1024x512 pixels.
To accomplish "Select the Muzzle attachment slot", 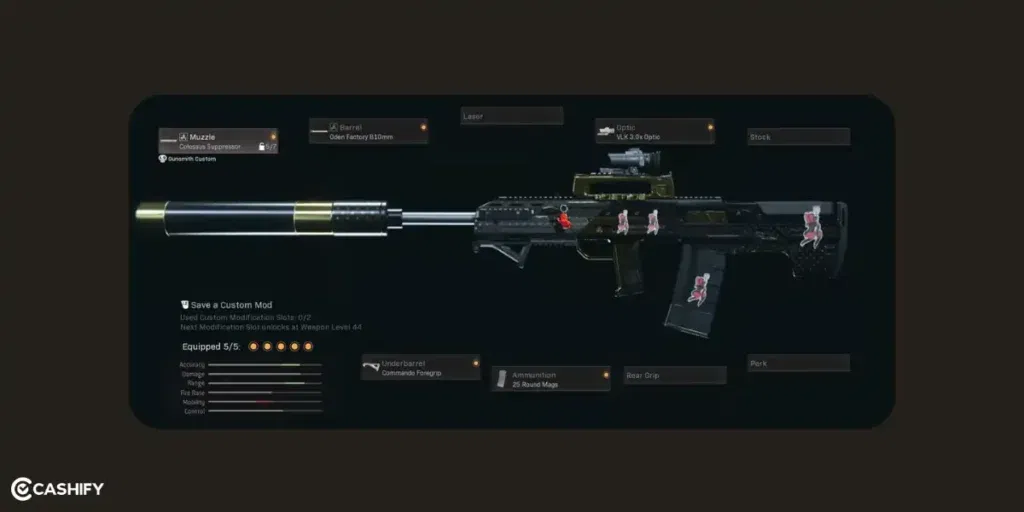I will (218, 141).
